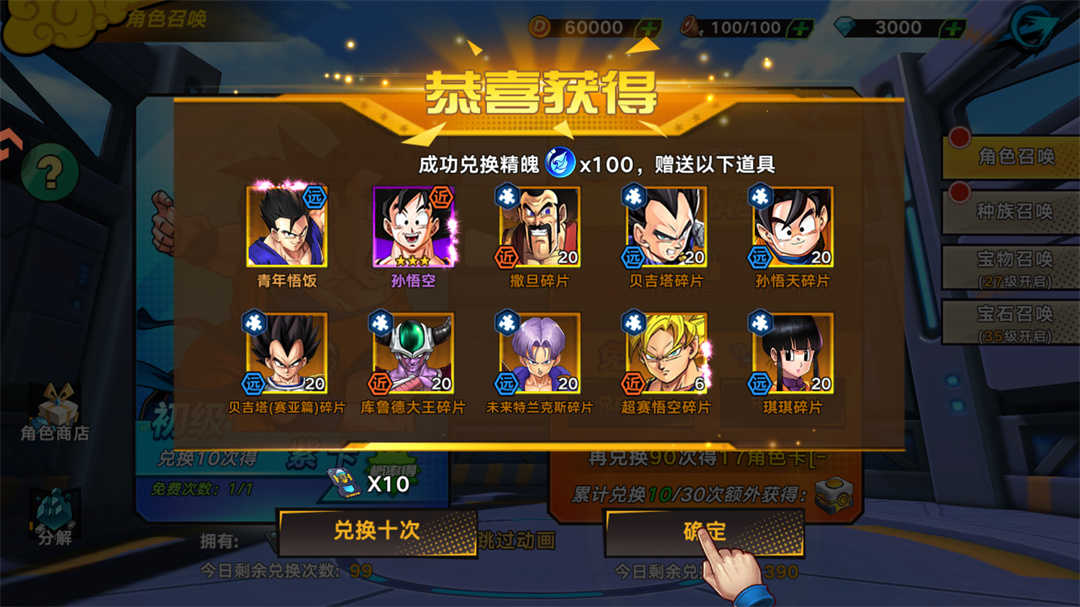
Task: Inspect the 超赛悟空碎片 reward item
Action: [x=665, y=353]
